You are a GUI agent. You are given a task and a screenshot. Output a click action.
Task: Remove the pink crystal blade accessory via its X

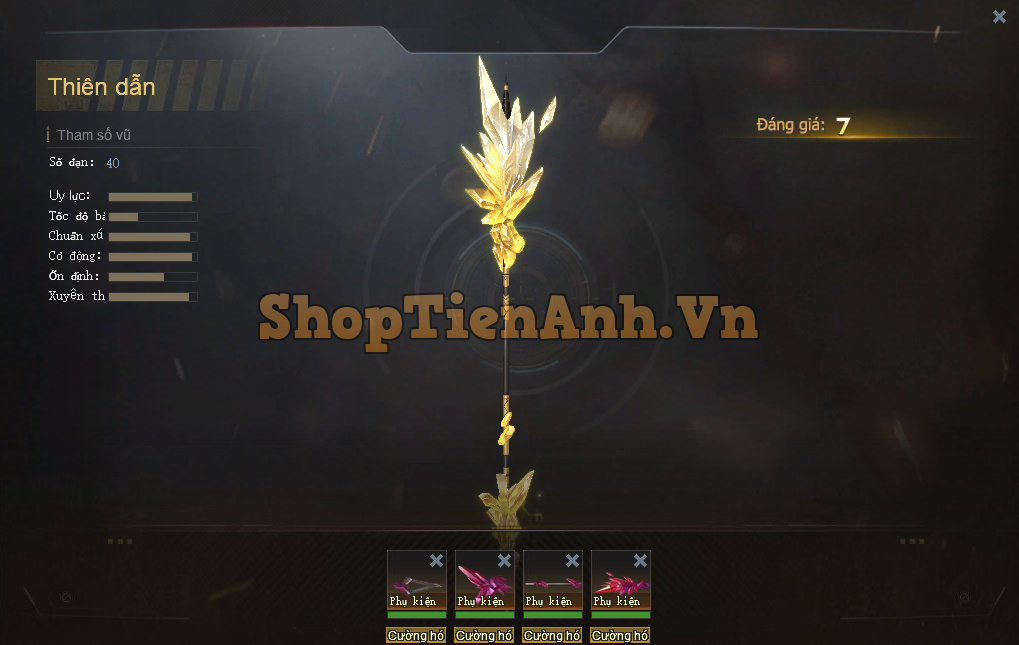click(x=504, y=561)
